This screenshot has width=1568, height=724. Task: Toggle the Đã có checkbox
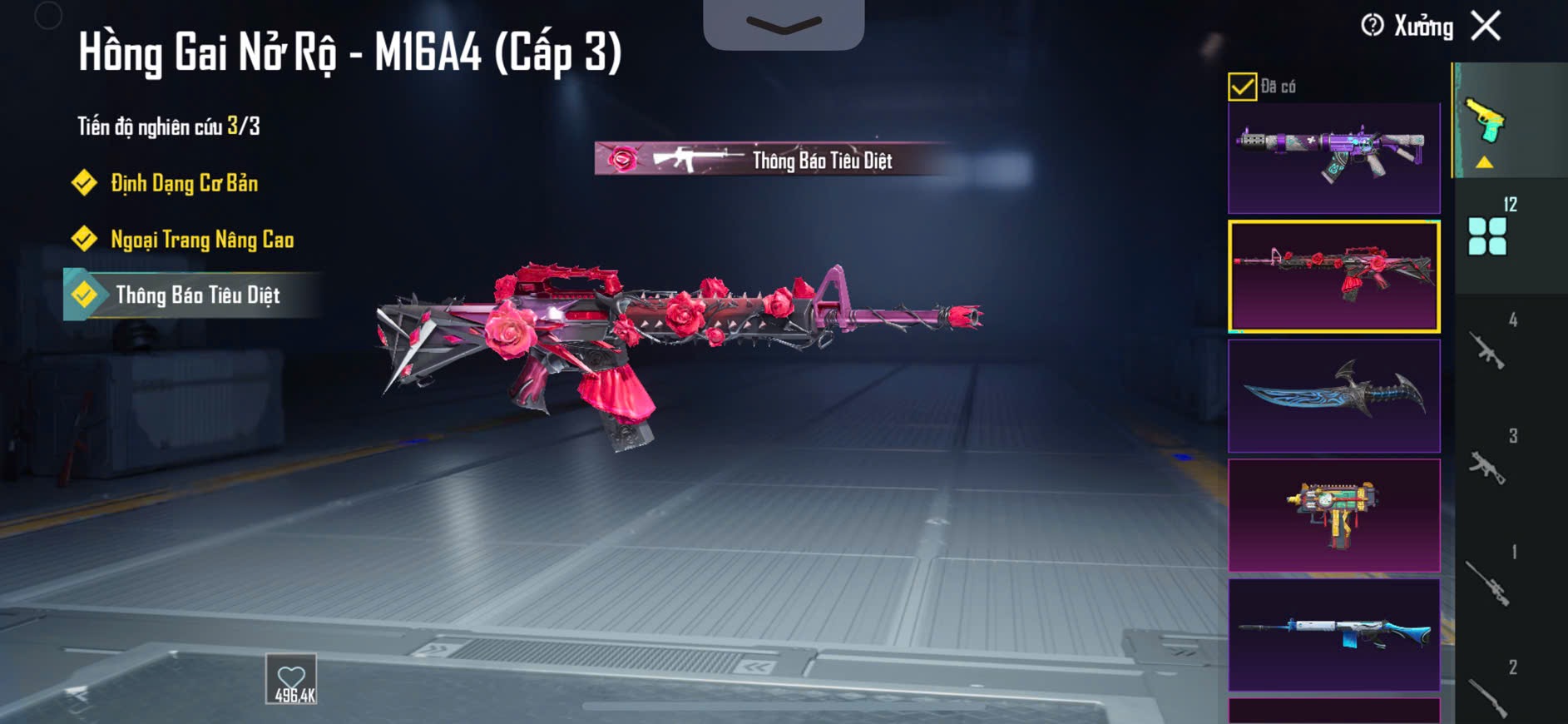click(x=1242, y=87)
